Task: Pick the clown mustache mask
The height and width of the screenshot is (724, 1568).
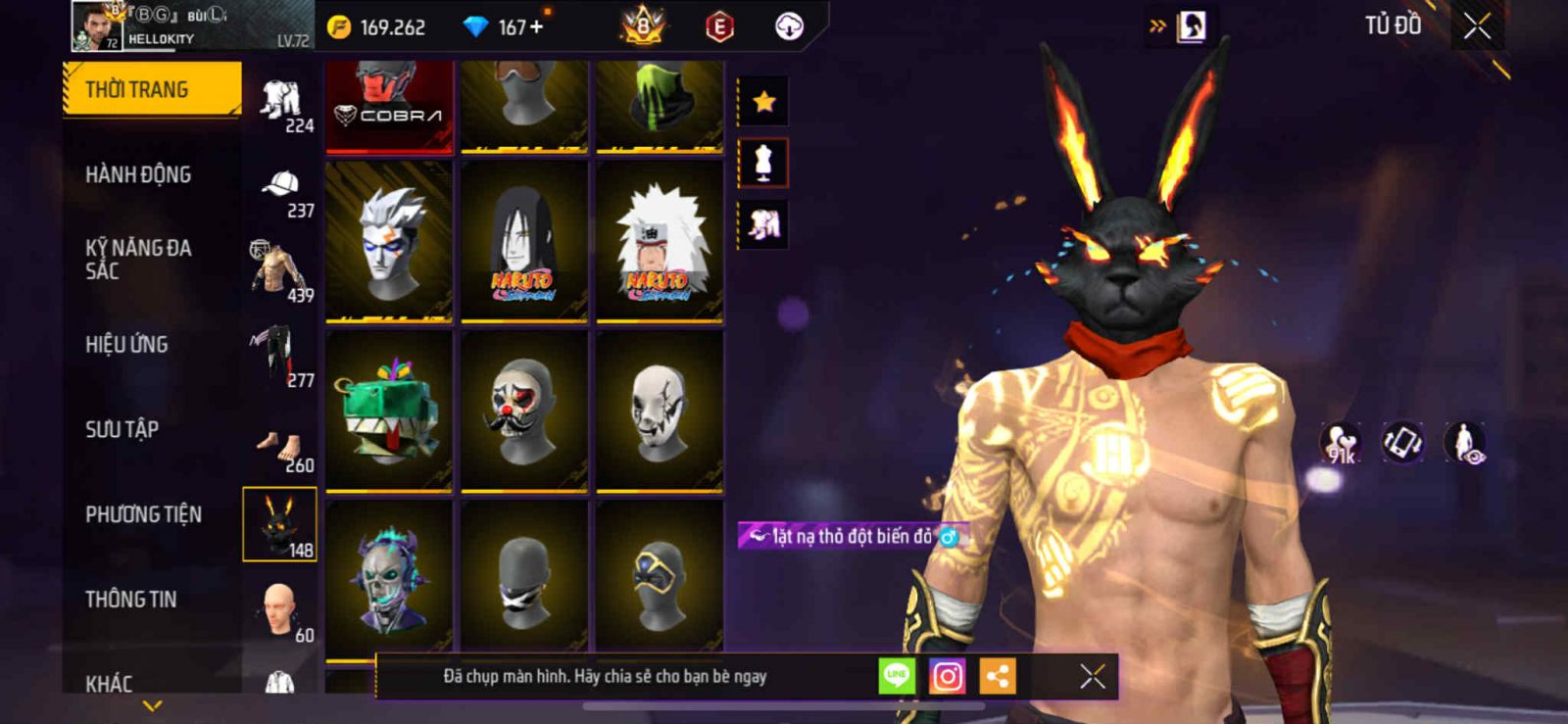Action: click(x=524, y=411)
